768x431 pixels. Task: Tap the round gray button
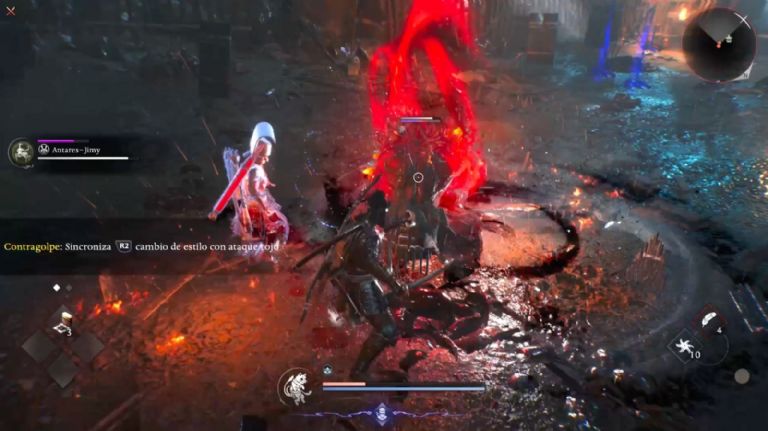(741, 376)
